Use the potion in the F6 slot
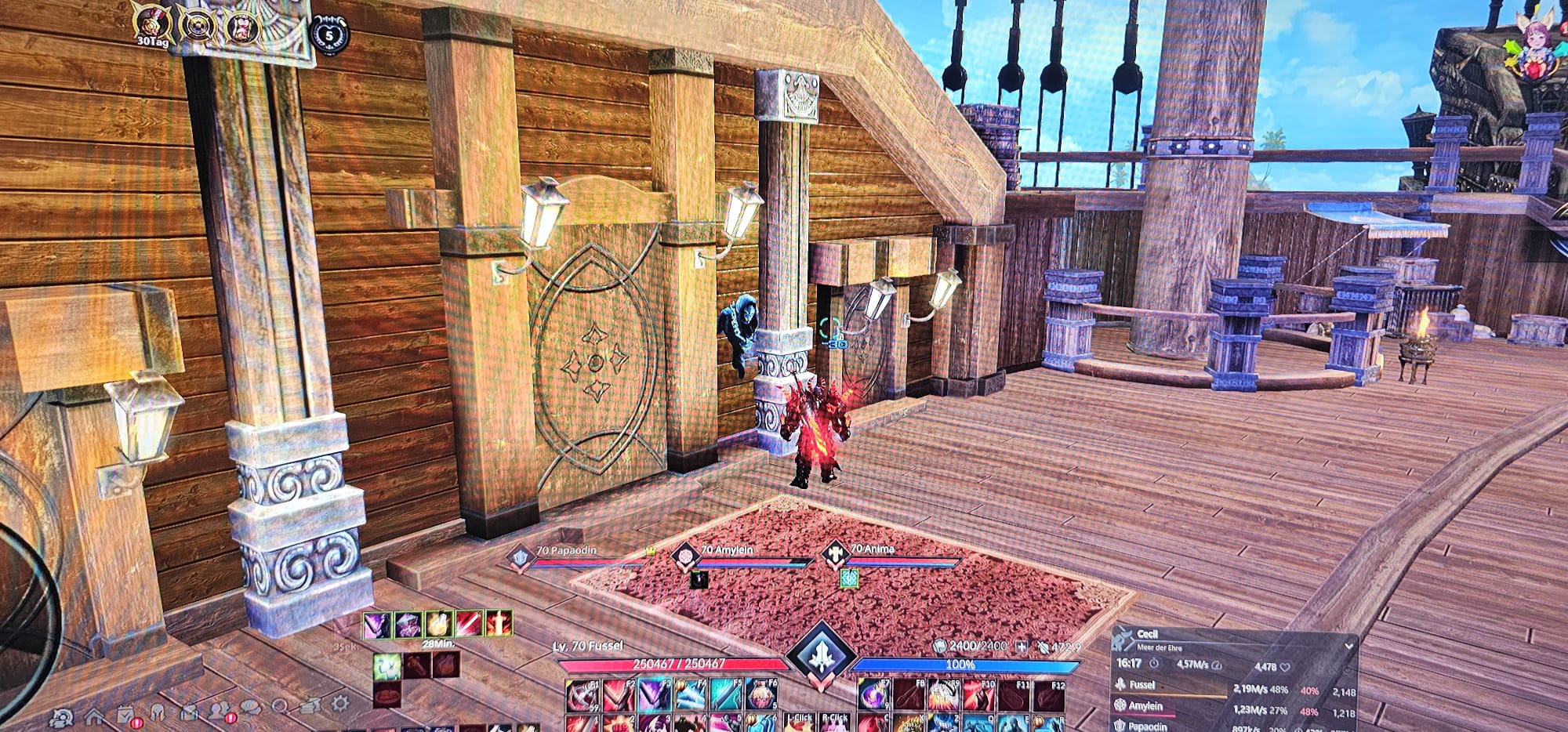The image size is (1568, 732). (760, 694)
